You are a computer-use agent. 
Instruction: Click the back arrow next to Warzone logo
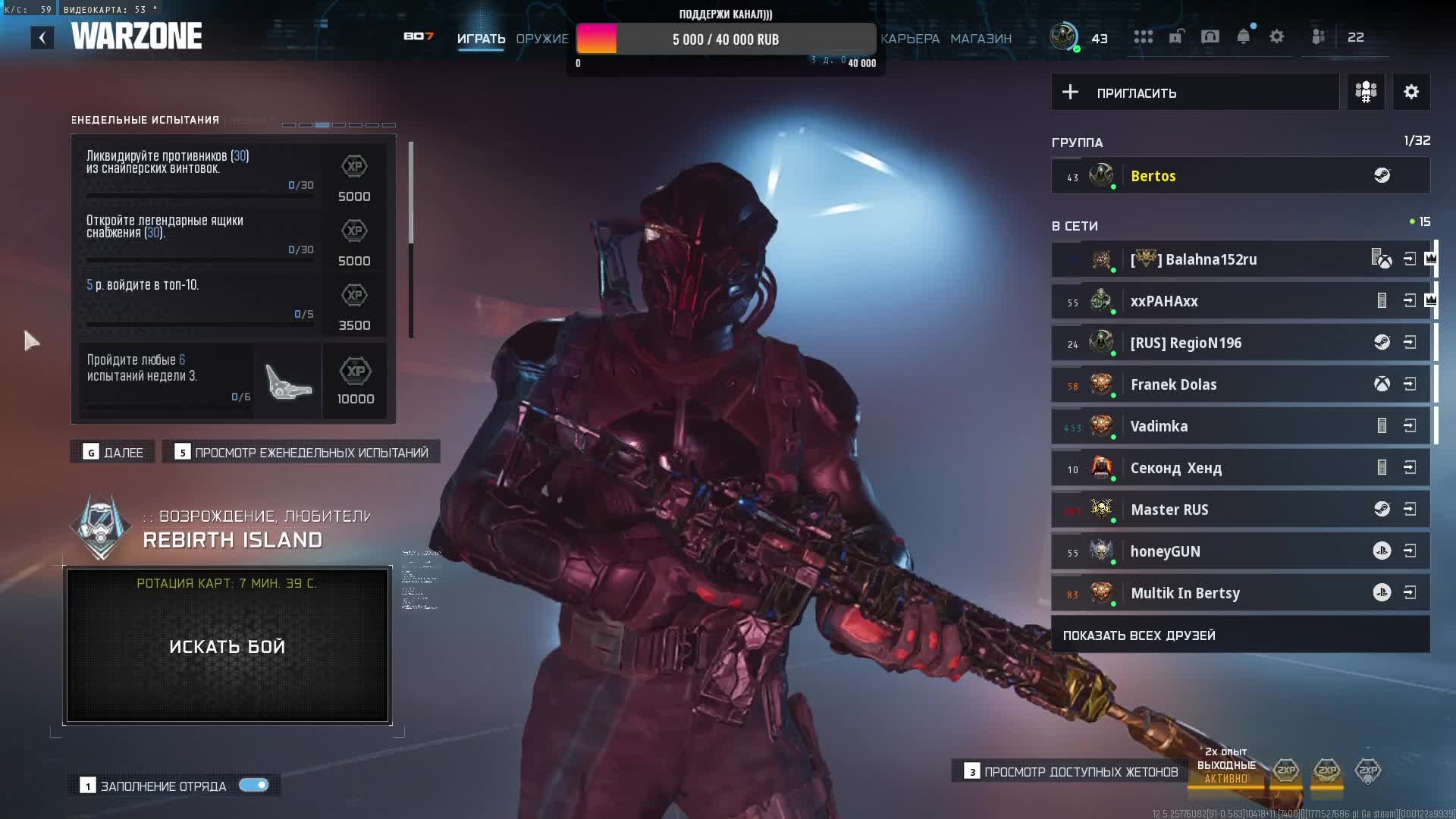coord(42,37)
